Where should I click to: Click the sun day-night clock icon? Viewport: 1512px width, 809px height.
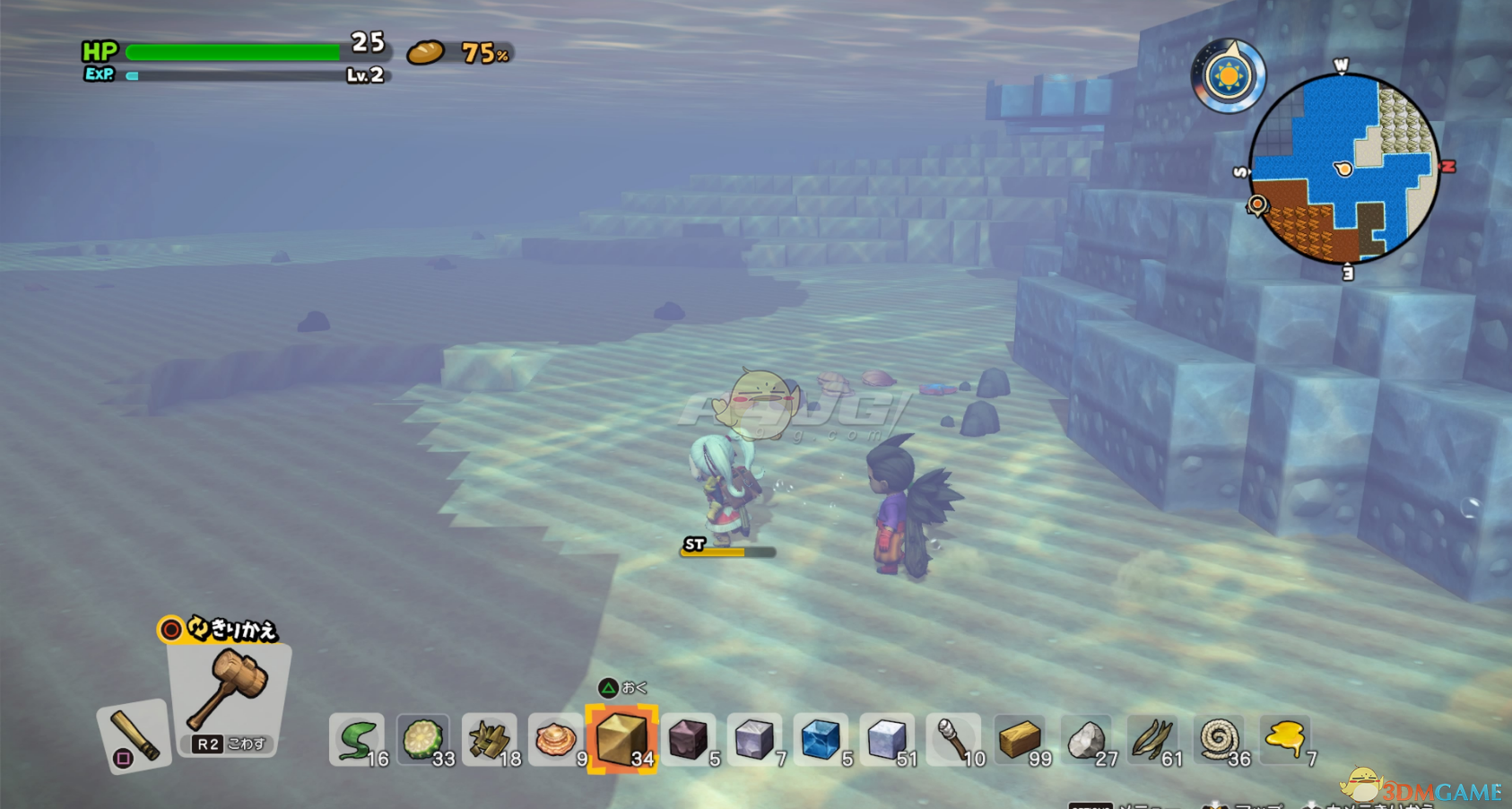pyautogui.click(x=1229, y=77)
